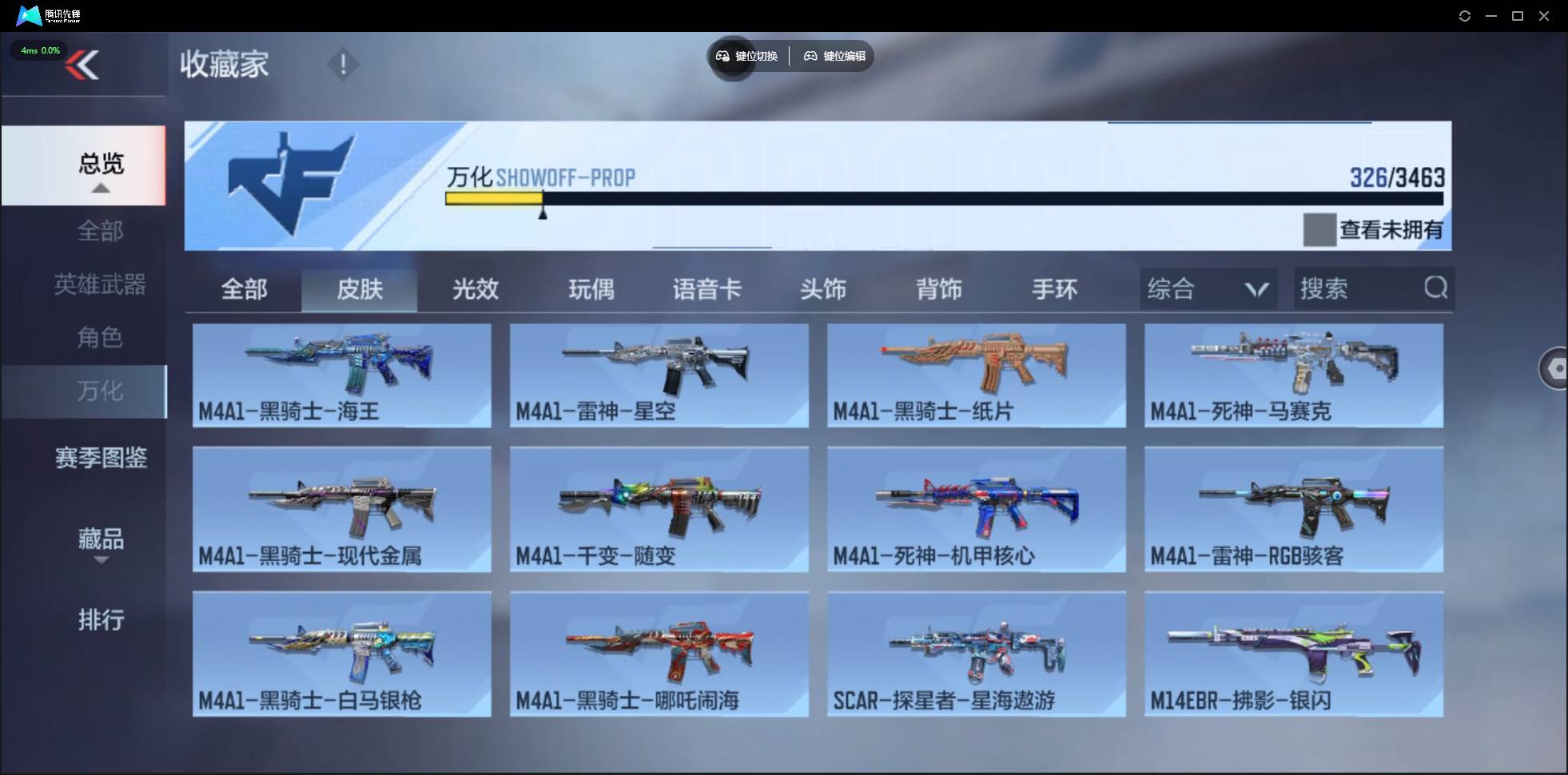Select the M4A1-雷神-星空 skin thumbnail
The width and height of the screenshot is (1568, 775).
coord(659,376)
